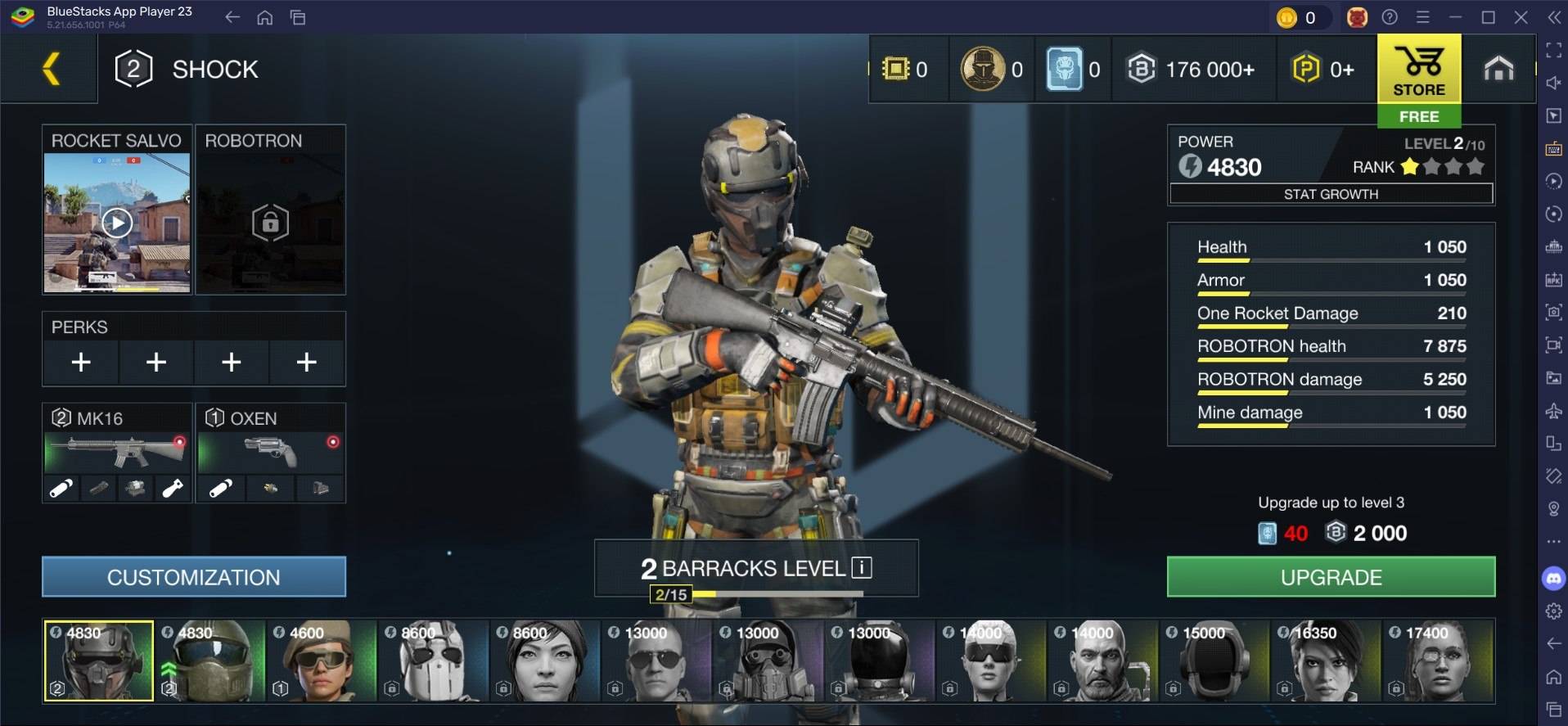Close the BlueStacks window

point(1521,17)
